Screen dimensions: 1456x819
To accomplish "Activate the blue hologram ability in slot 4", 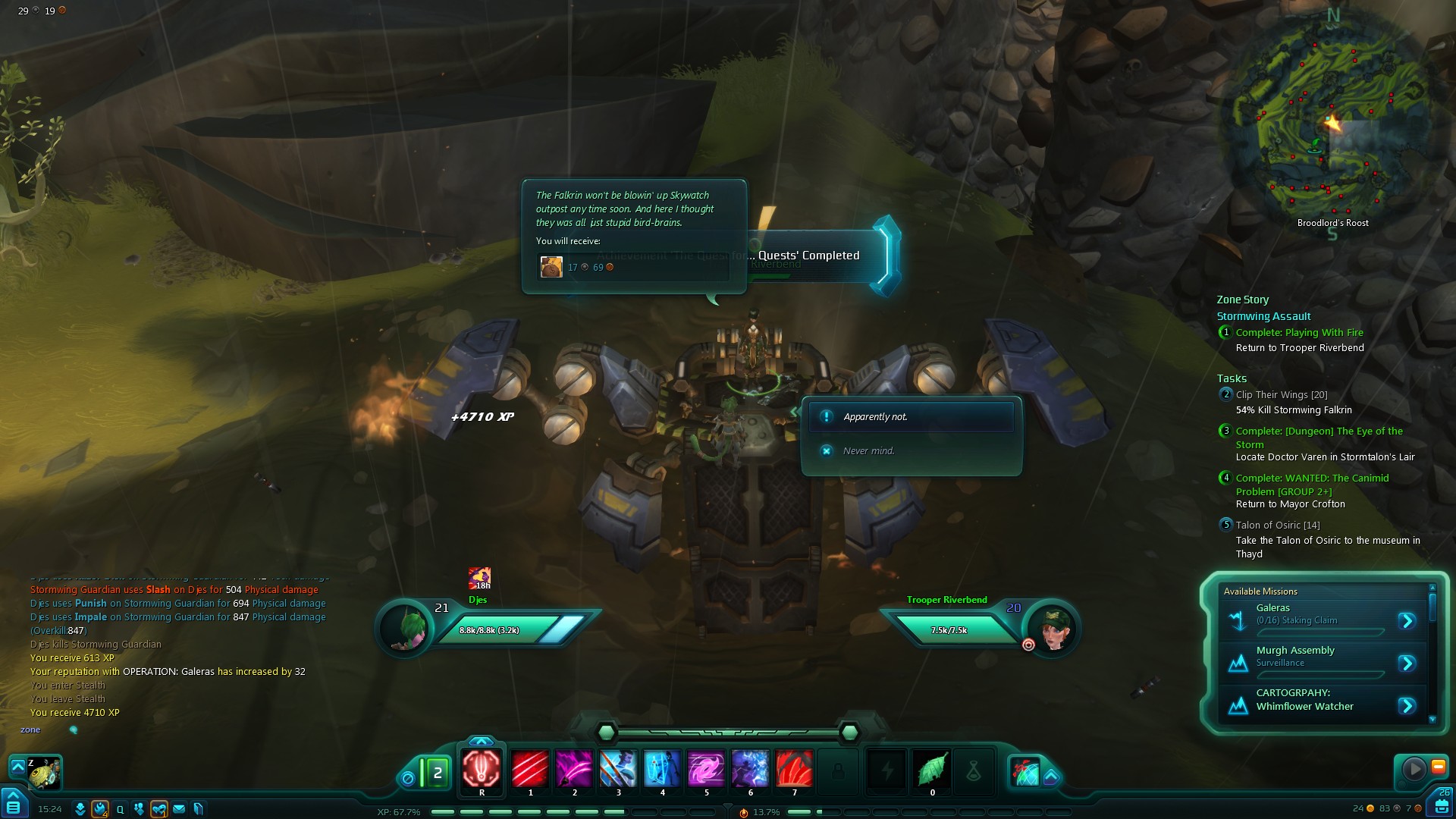I will 662,769.
